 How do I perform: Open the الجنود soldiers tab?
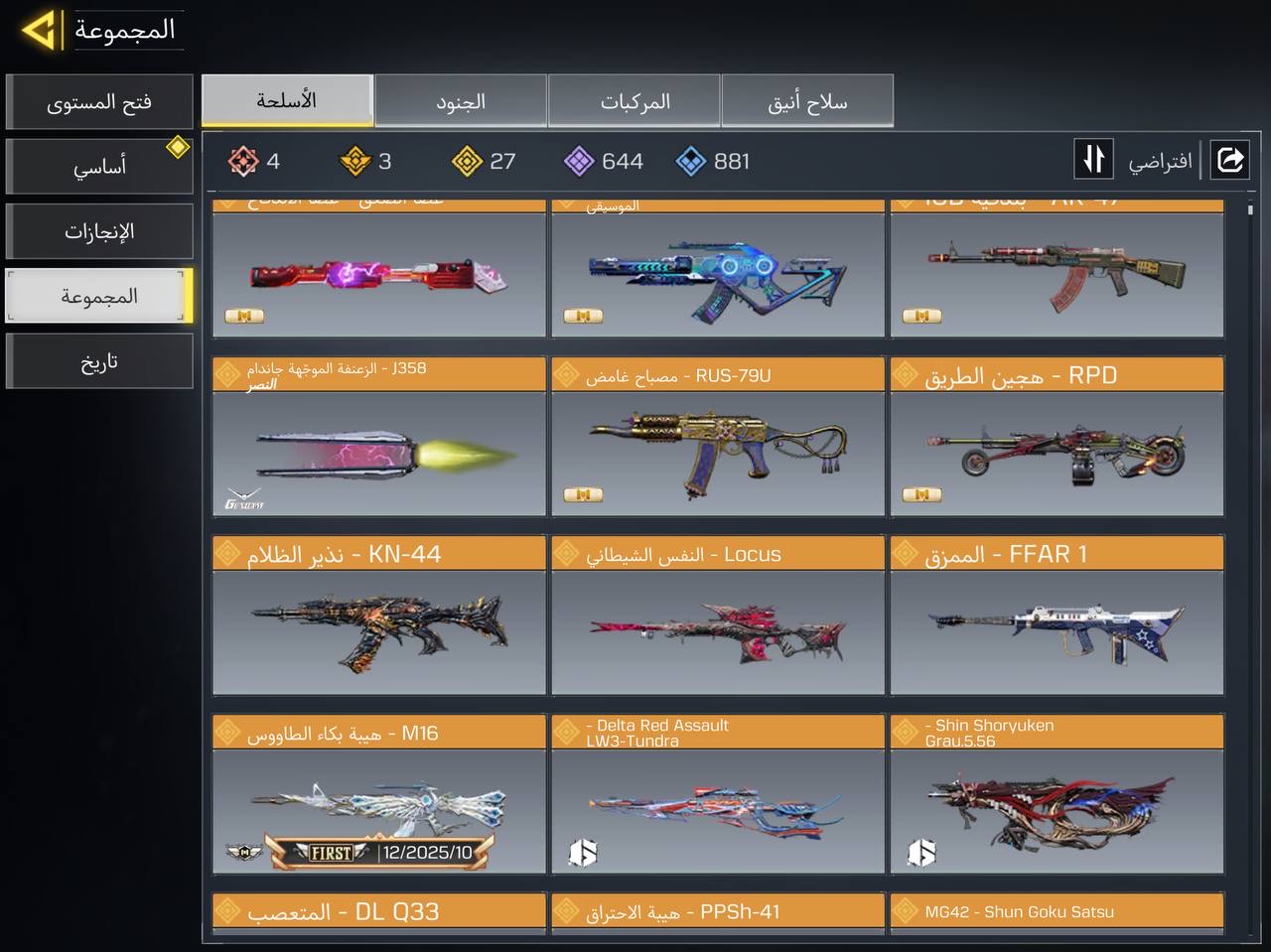click(x=461, y=101)
